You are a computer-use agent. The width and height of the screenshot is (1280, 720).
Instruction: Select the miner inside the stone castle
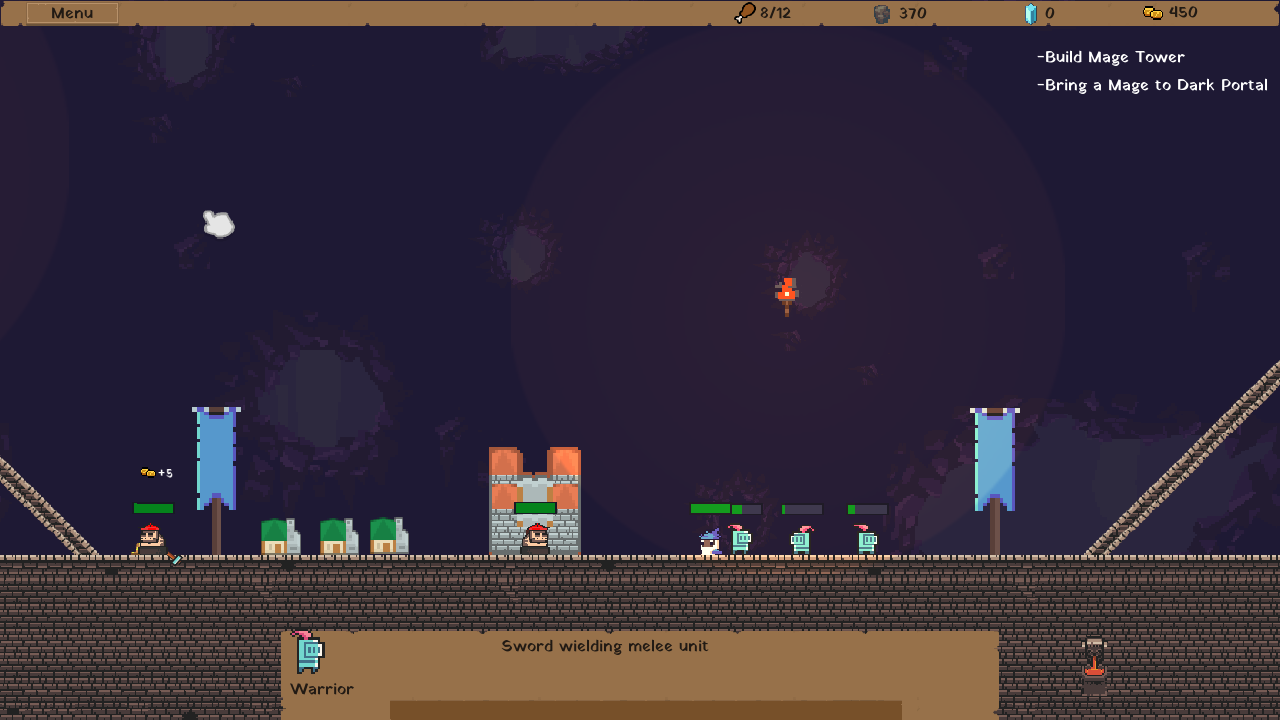pyautogui.click(x=535, y=538)
